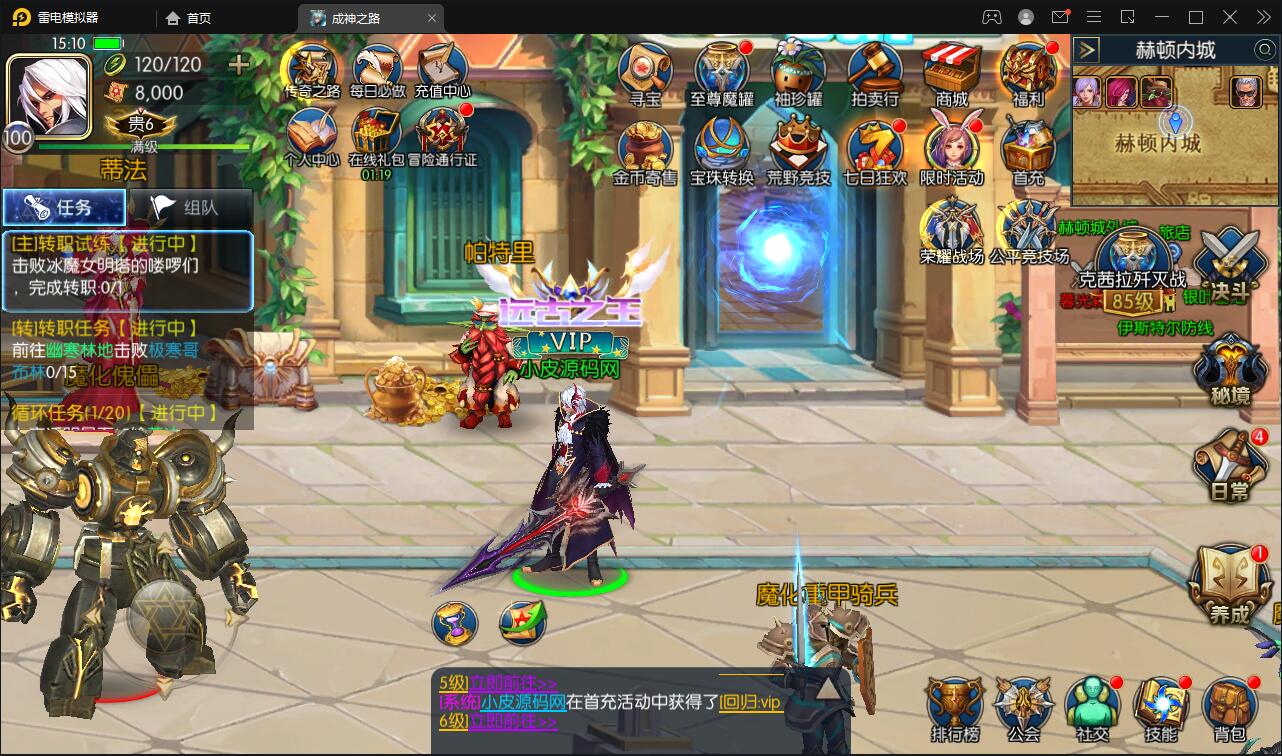Open the 首充 first recharge chest
The width and height of the screenshot is (1282, 756).
1028,150
